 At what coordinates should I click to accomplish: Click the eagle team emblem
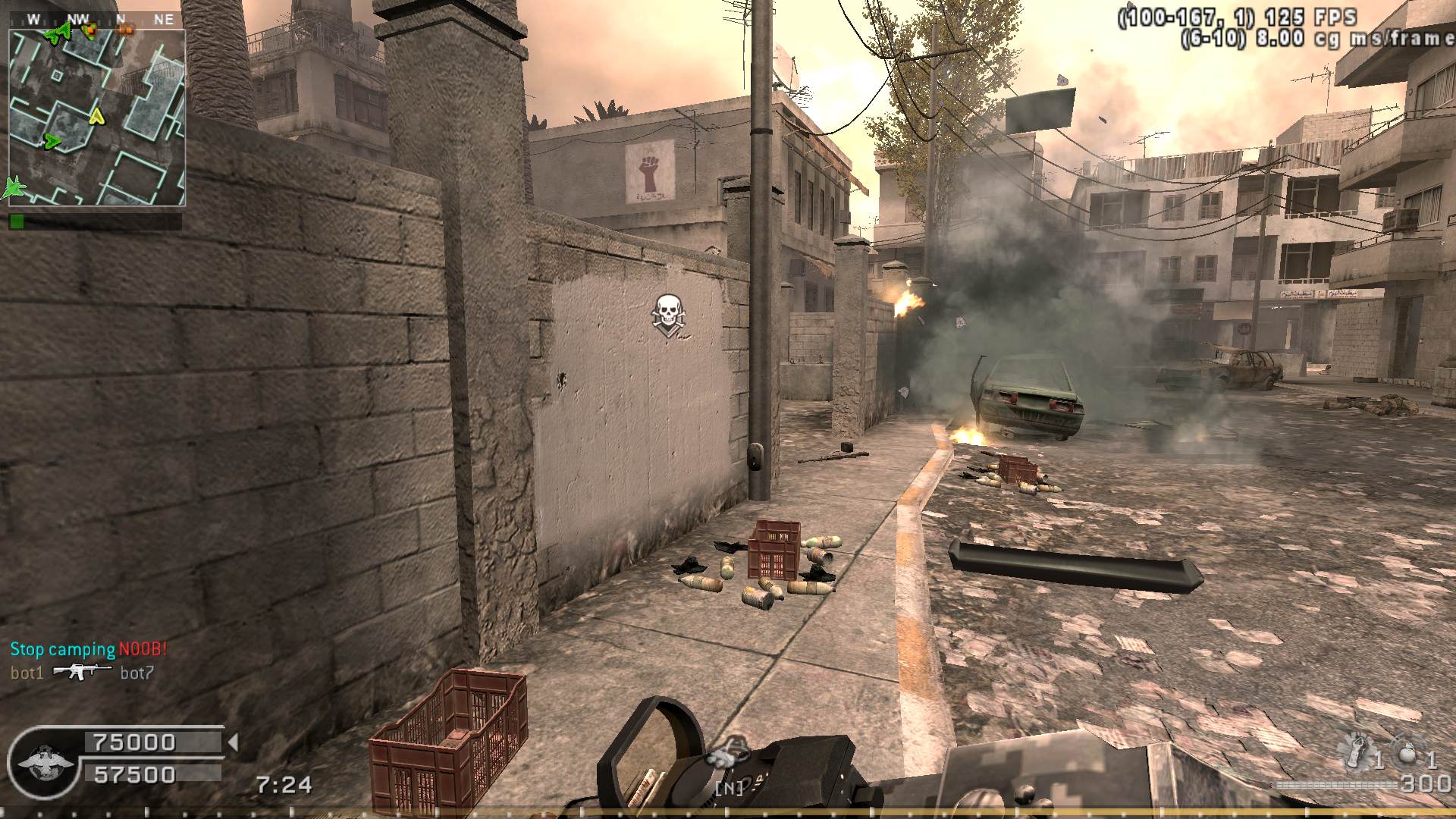pos(45,763)
